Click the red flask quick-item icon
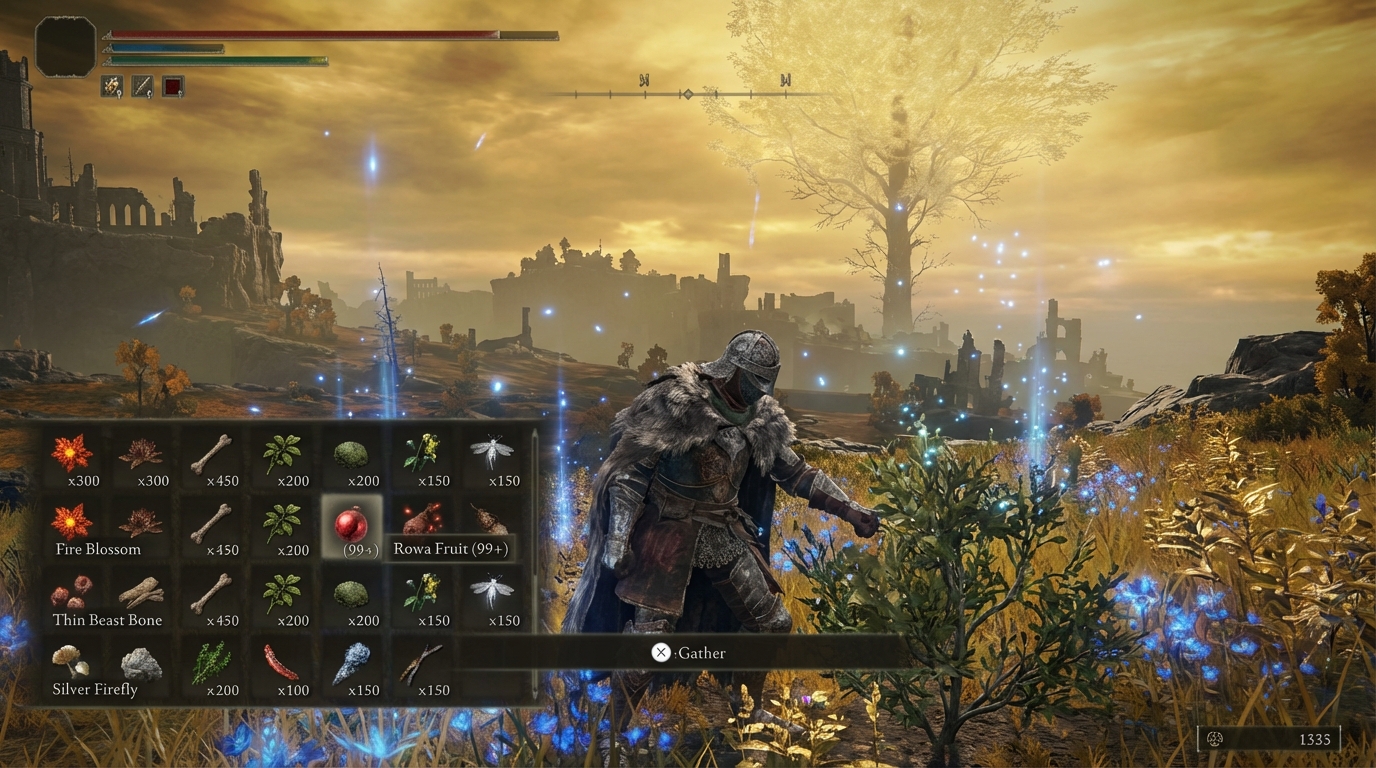This screenshot has width=1376, height=768. pyautogui.click(x=172, y=85)
